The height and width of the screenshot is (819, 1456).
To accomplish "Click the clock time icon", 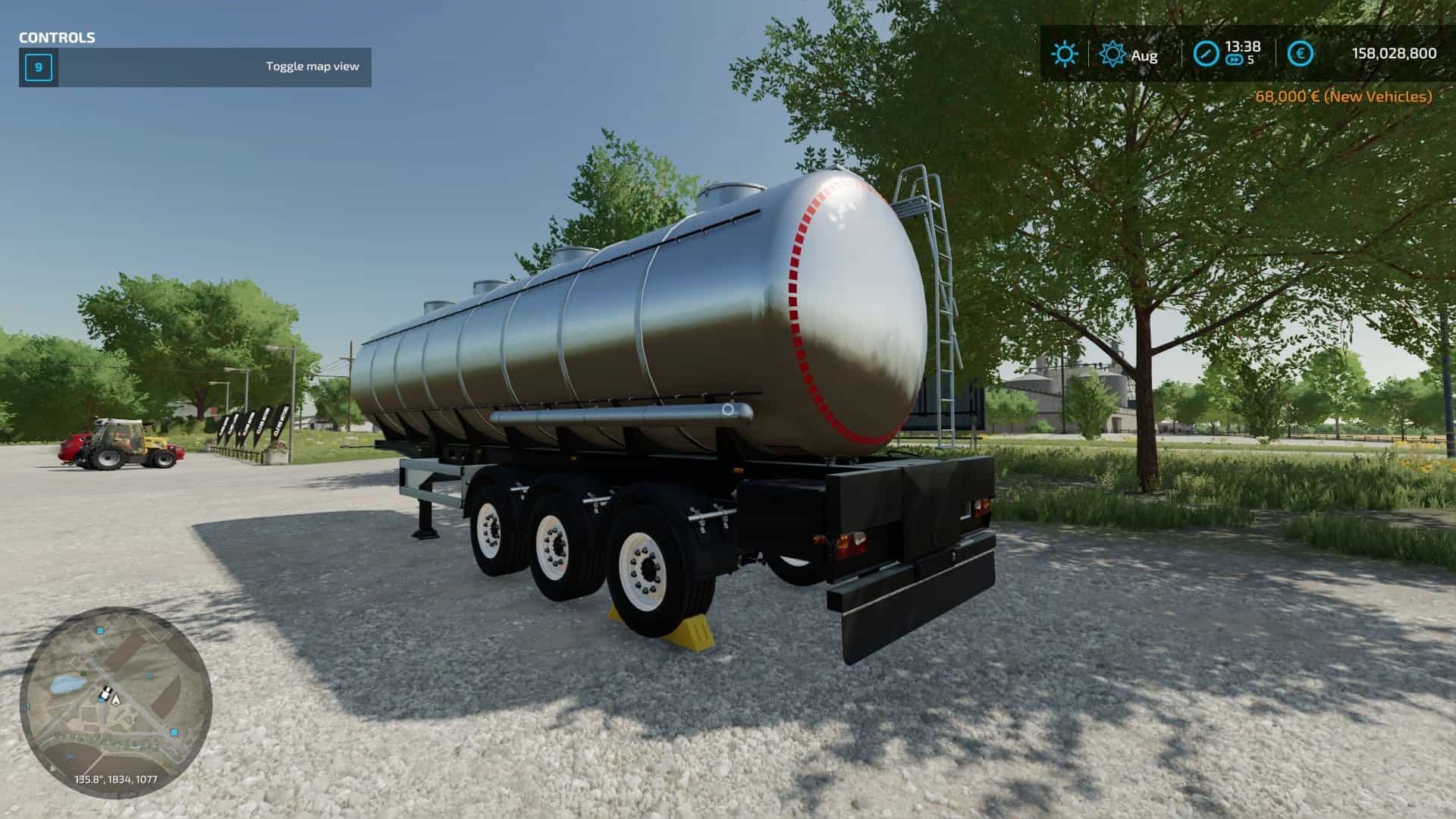I will click(1206, 54).
